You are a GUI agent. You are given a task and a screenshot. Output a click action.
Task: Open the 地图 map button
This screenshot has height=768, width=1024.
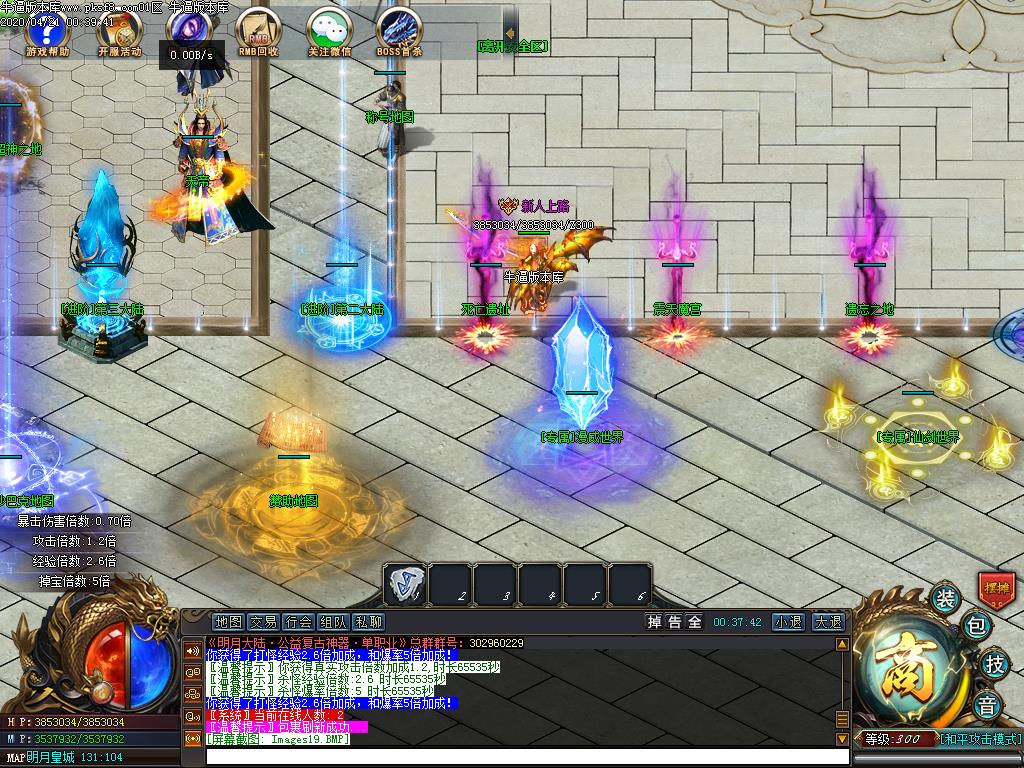(x=228, y=622)
